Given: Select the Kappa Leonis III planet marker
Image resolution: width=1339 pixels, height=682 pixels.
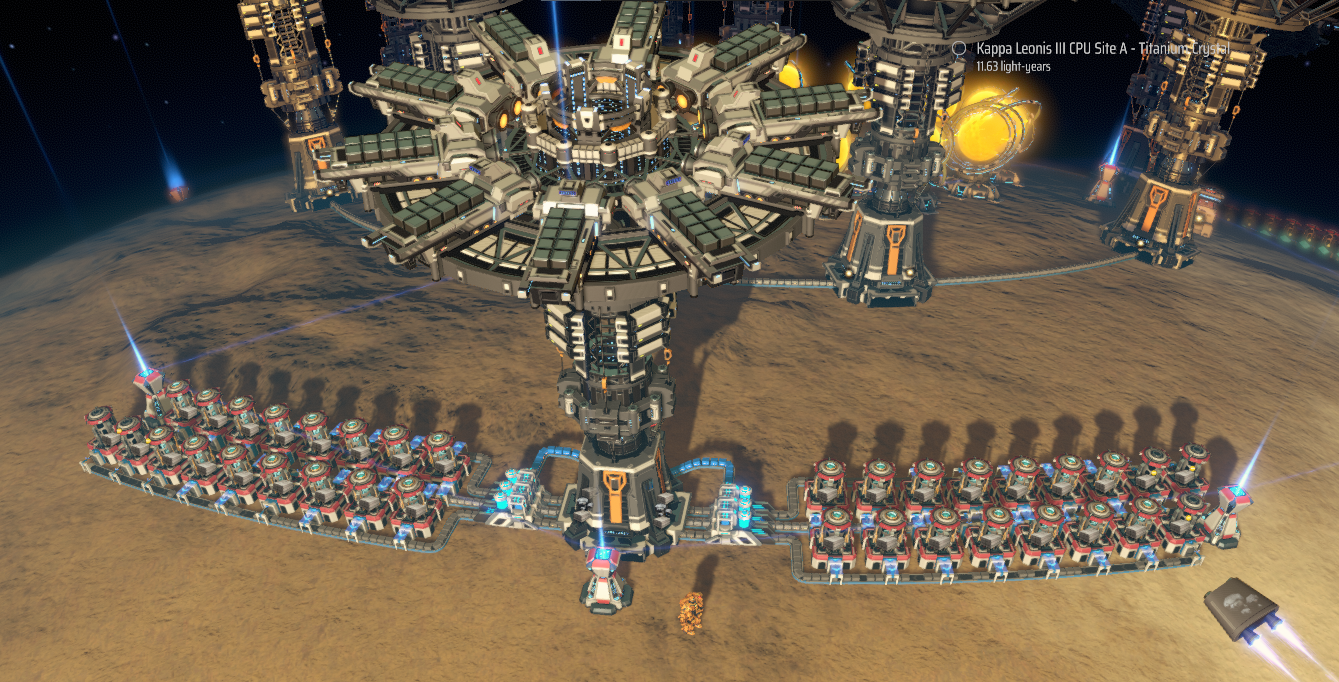Looking at the screenshot, I should [x=960, y=48].
